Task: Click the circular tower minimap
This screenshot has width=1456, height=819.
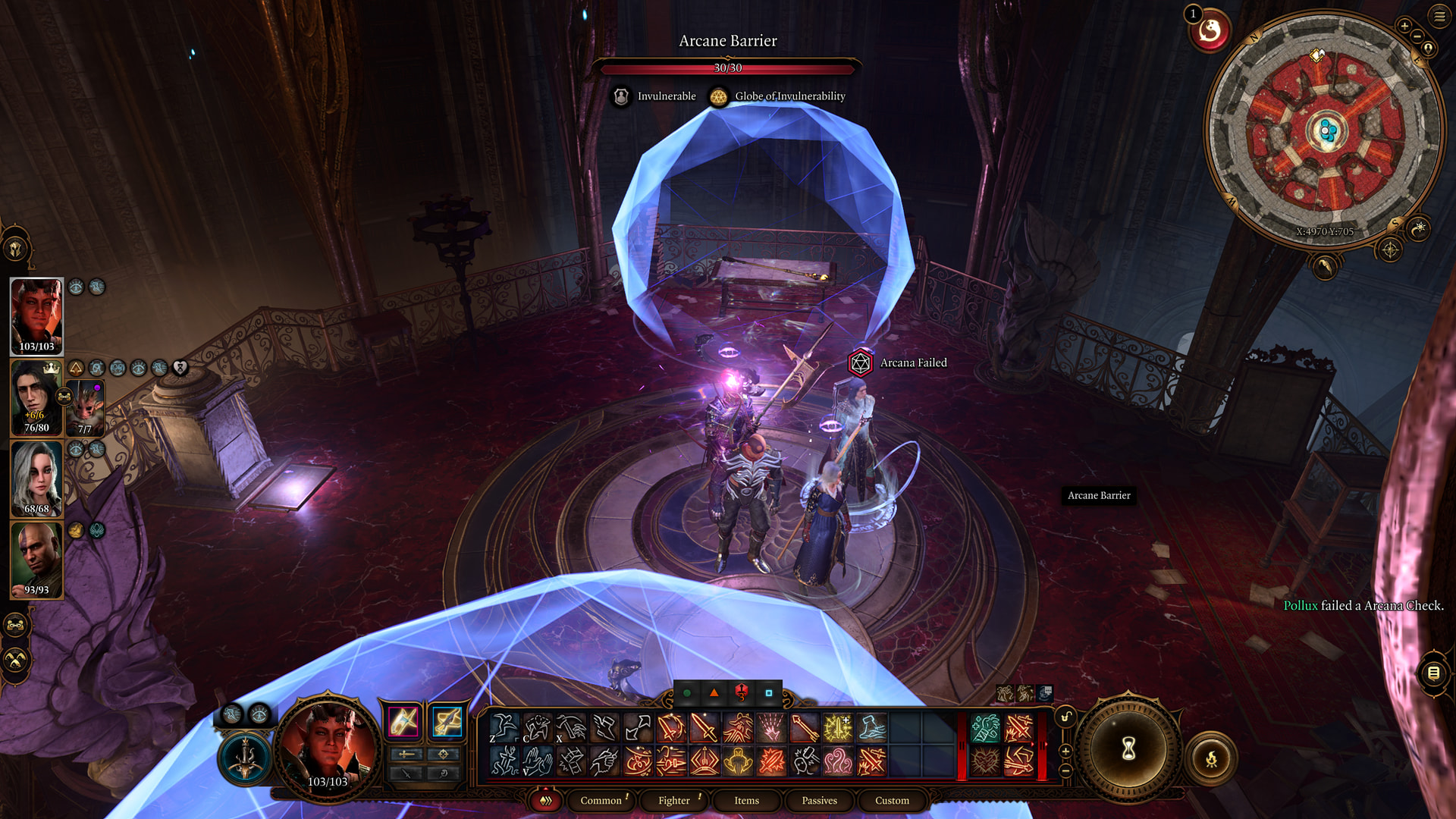Action: point(1324,130)
